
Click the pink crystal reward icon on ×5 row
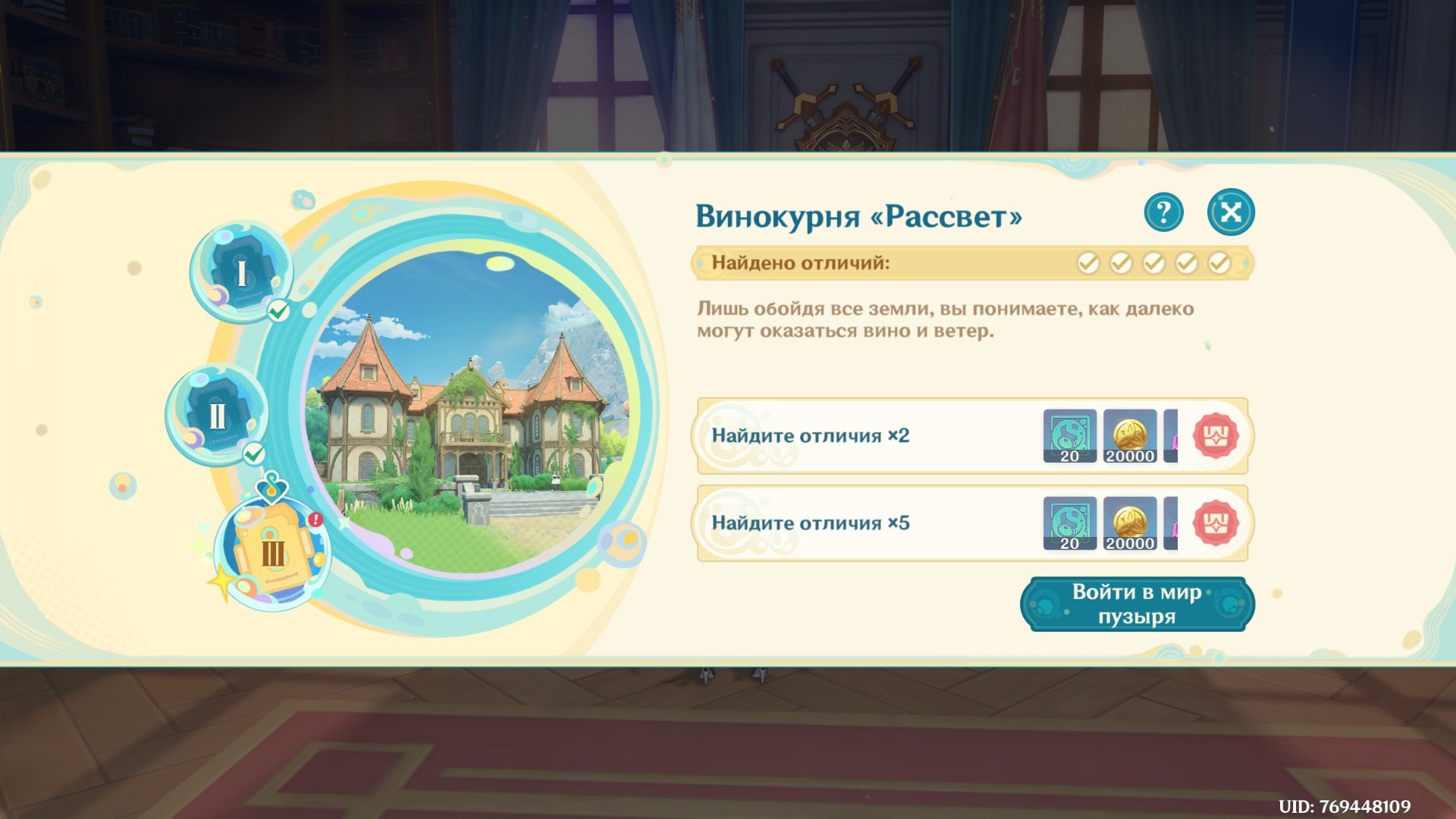click(1172, 523)
